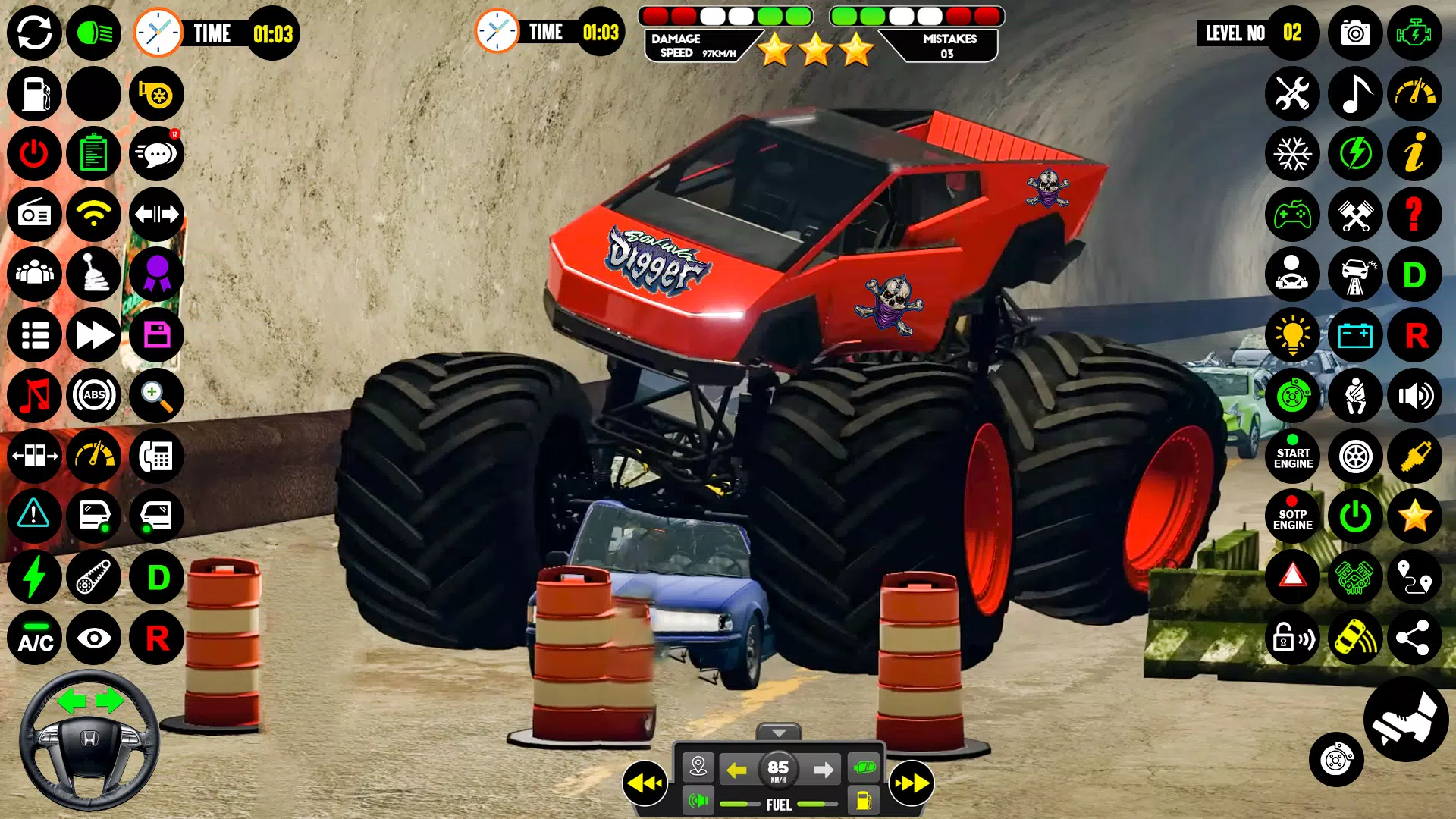Tap the share icon

tap(1415, 639)
